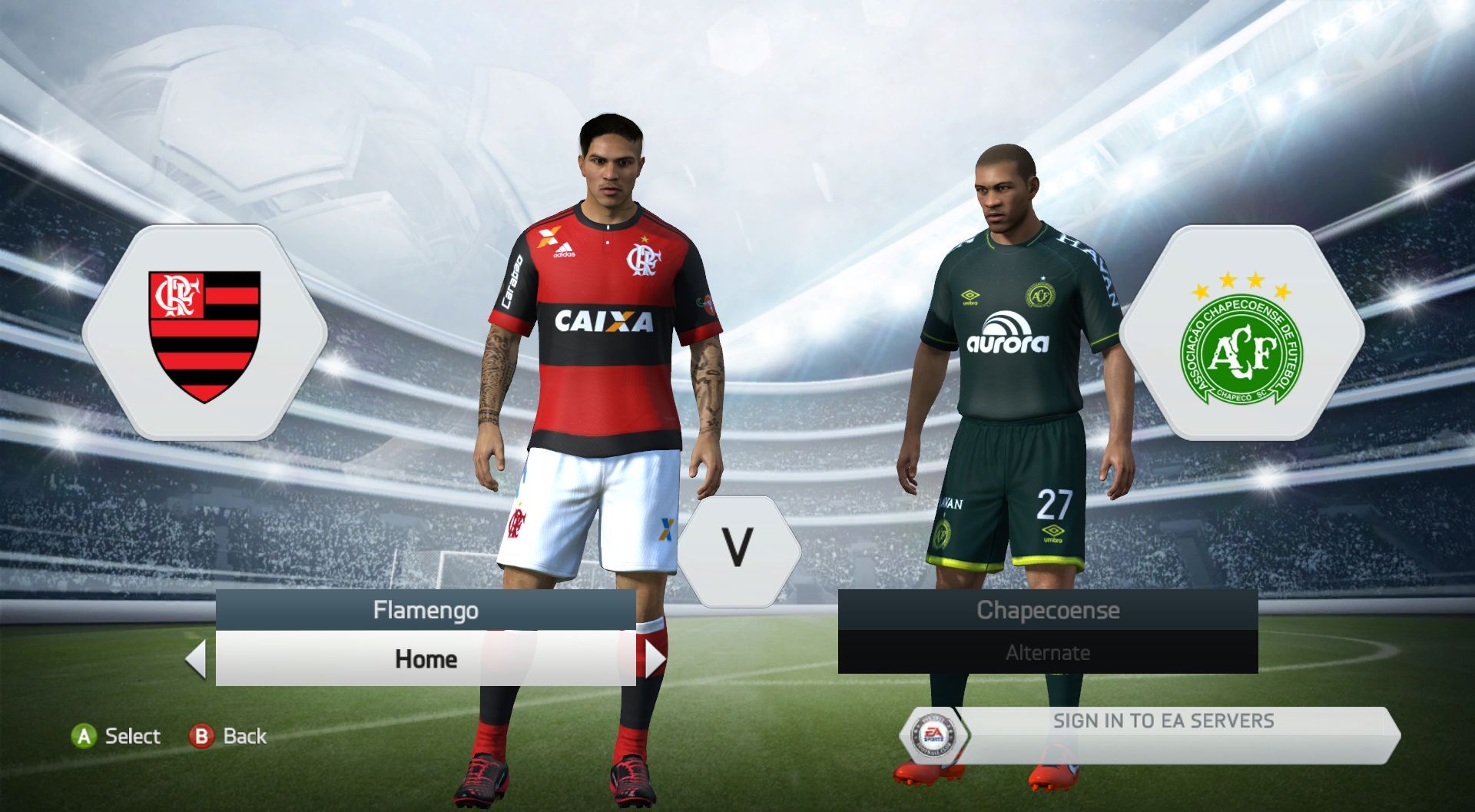Select Flamengo's Home kit option
Screen dimensions: 1475x812
coord(426,659)
